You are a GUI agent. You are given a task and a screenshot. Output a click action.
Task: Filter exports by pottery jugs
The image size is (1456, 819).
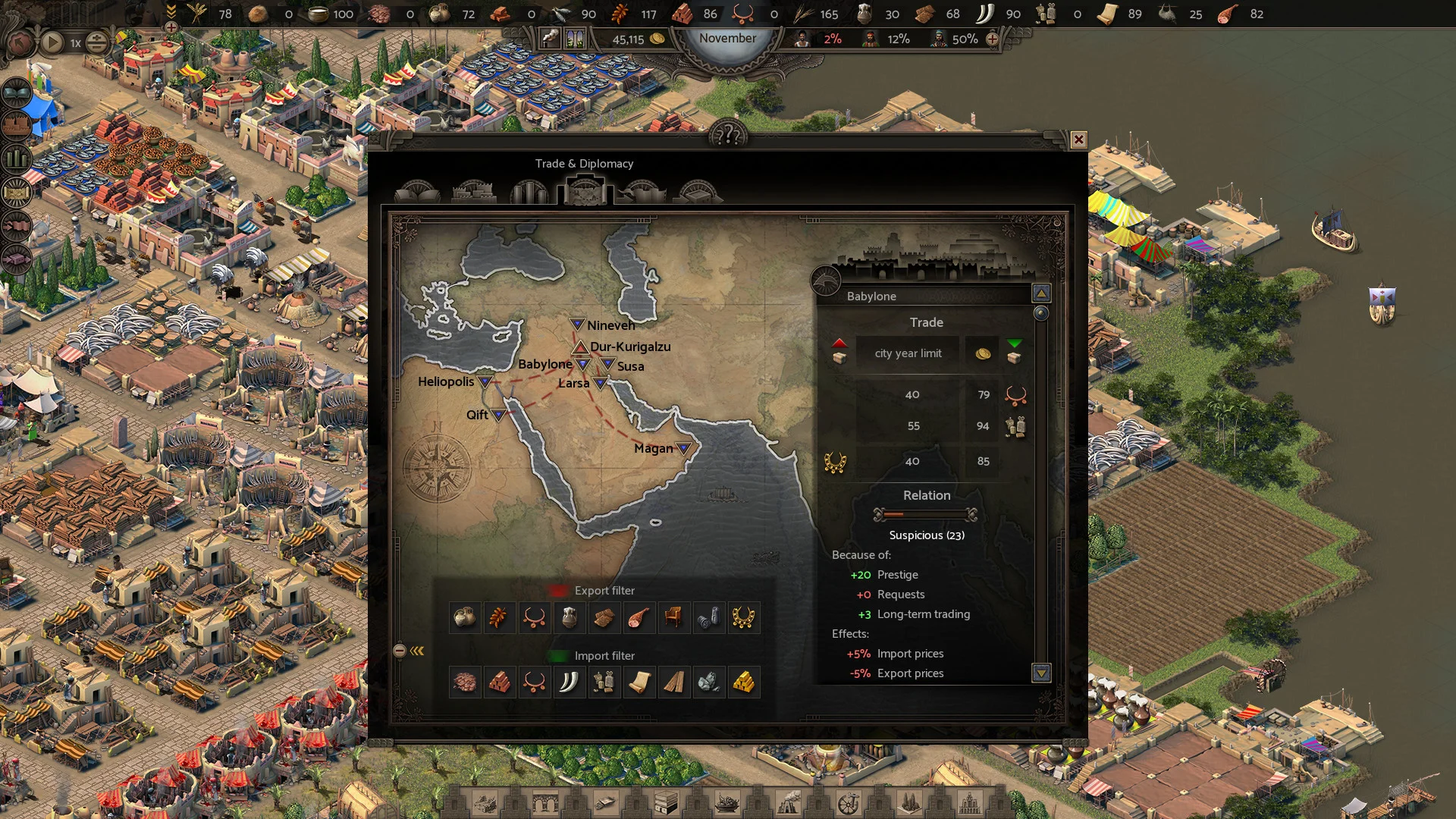(x=464, y=618)
